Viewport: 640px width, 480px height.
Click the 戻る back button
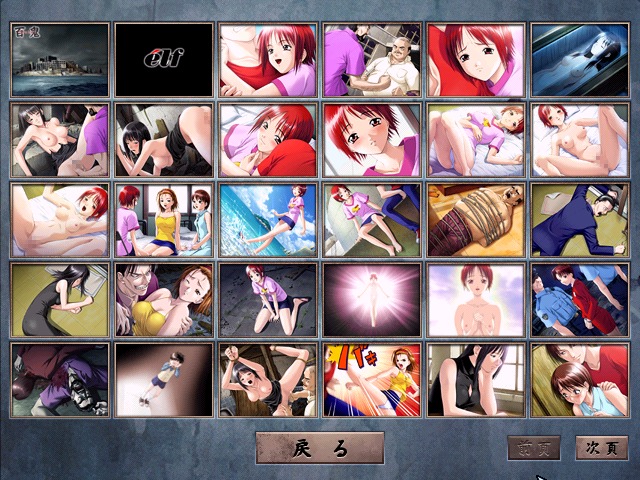point(320,448)
